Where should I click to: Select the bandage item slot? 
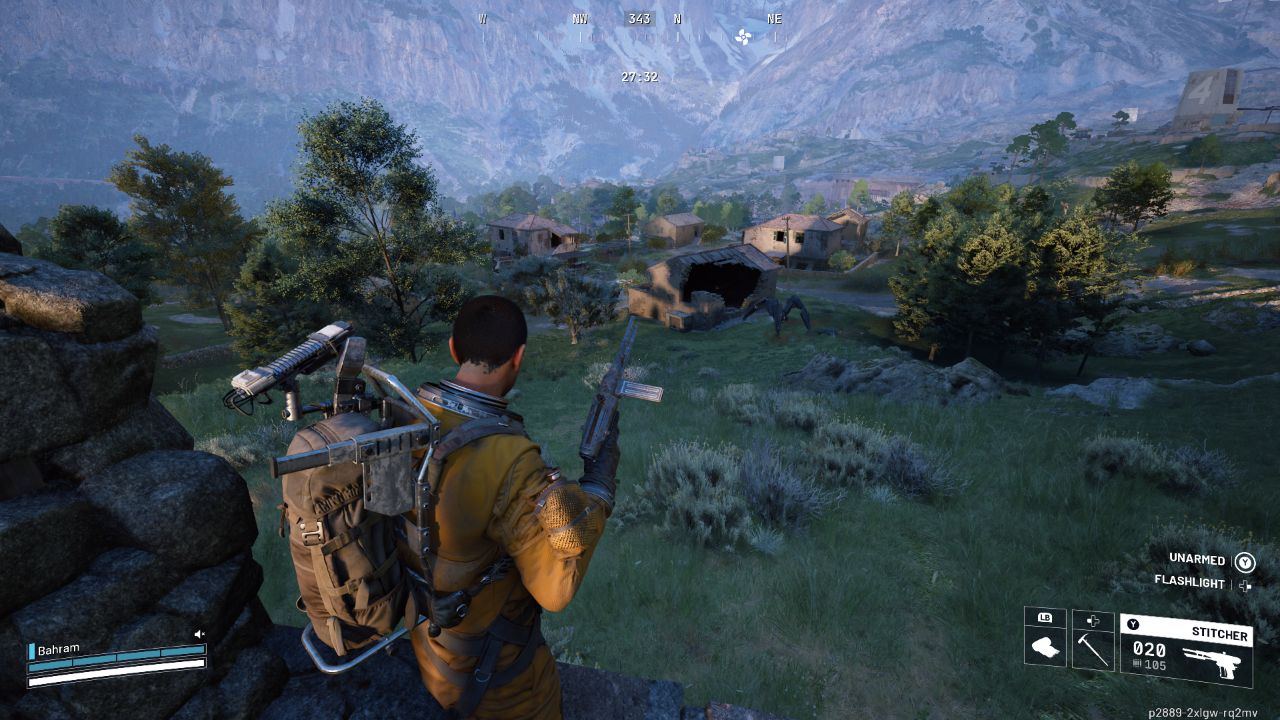pyautogui.click(x=1045, y=639)
